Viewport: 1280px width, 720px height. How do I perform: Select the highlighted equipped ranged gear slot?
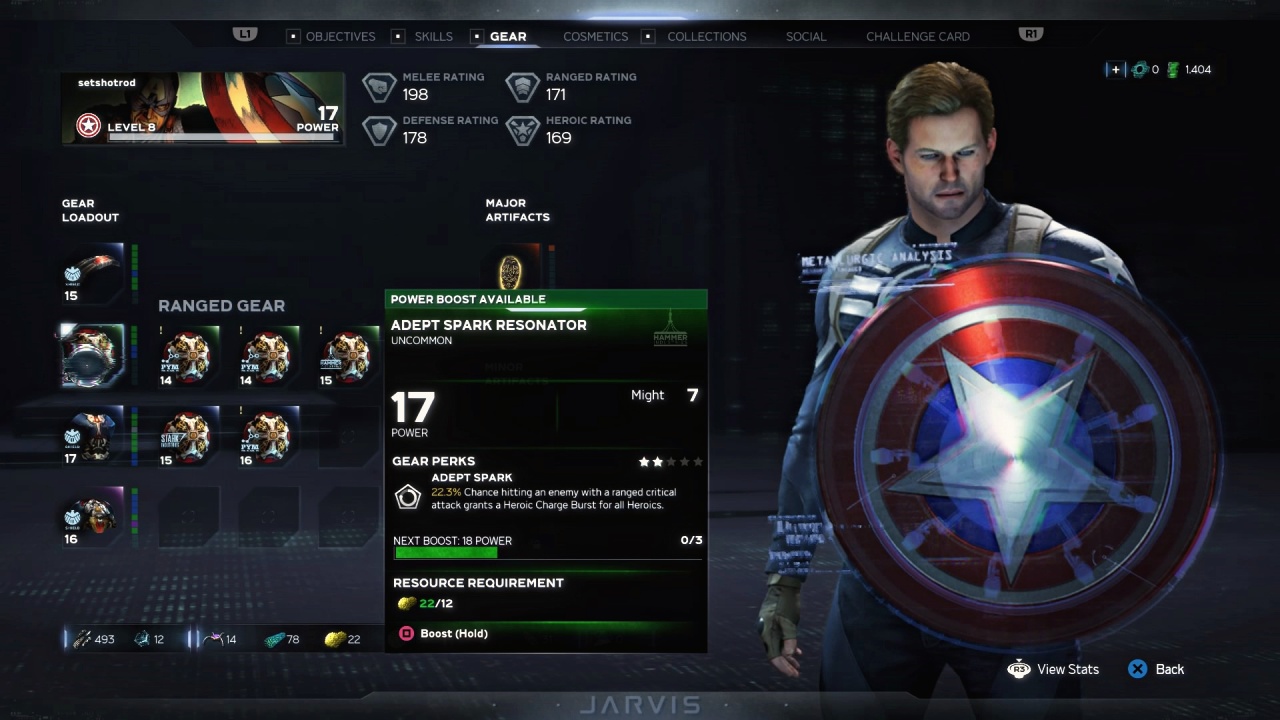pyautogui.click(x=93, y=355)
